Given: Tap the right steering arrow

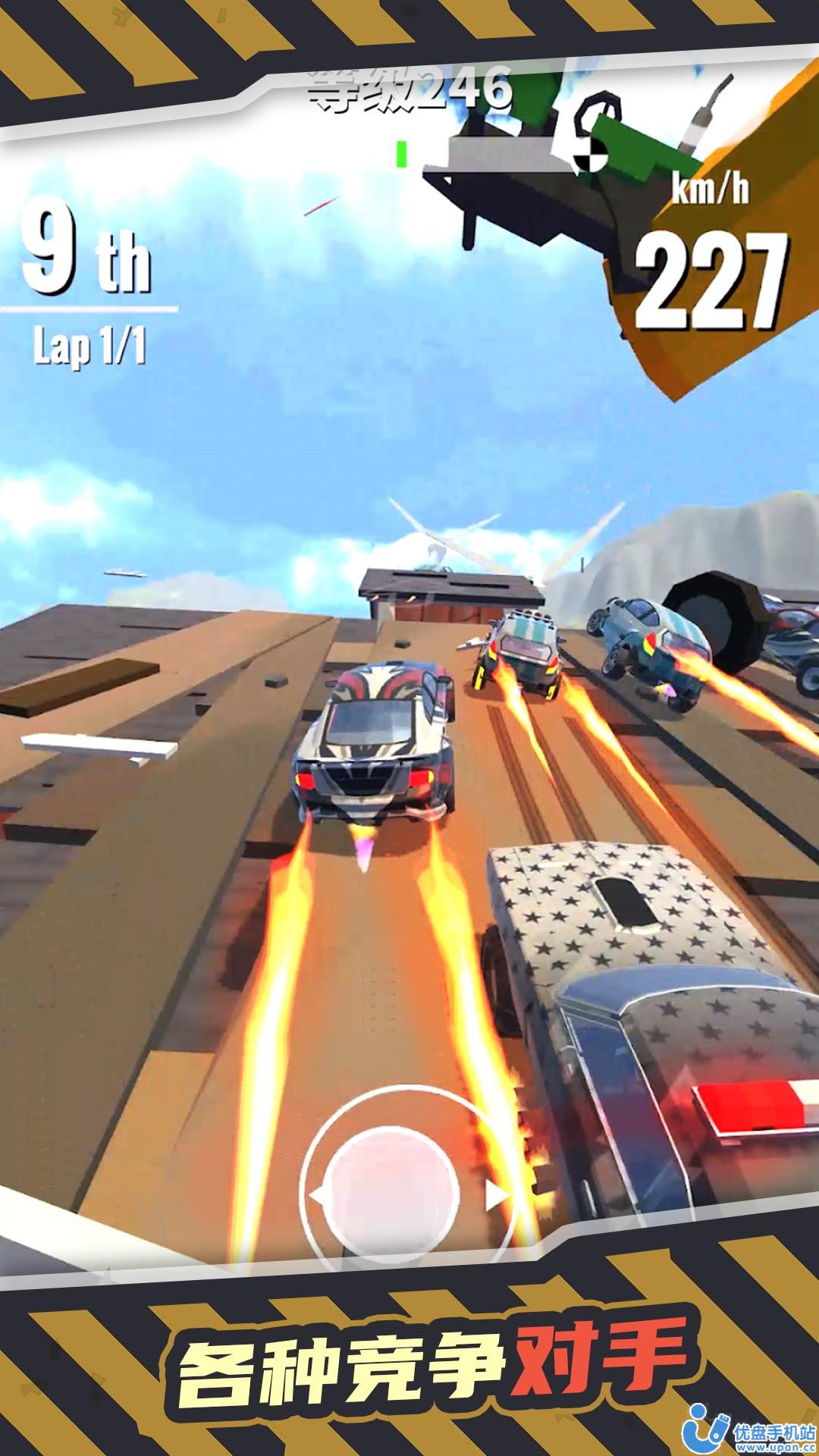Looking at the screenshot, I should pos(497,1196).
